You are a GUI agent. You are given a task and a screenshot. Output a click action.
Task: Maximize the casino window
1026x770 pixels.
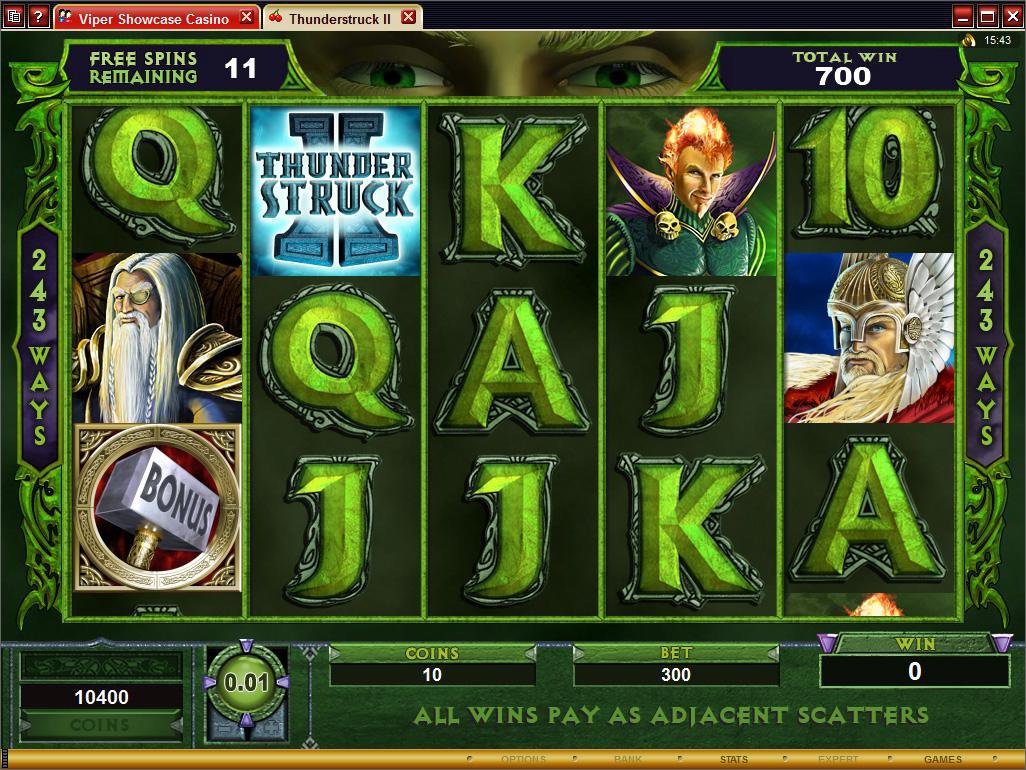(987, 17)
